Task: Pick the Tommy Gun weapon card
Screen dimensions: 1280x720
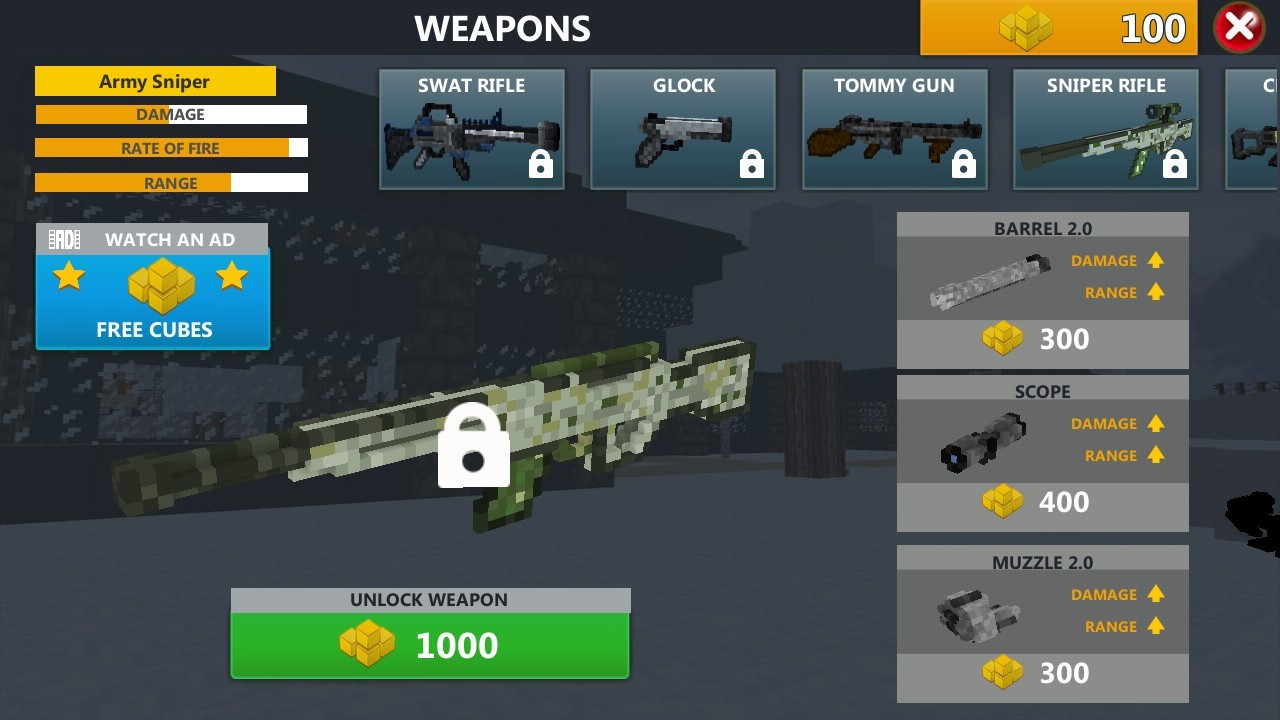Action: (x=895, y=129)
